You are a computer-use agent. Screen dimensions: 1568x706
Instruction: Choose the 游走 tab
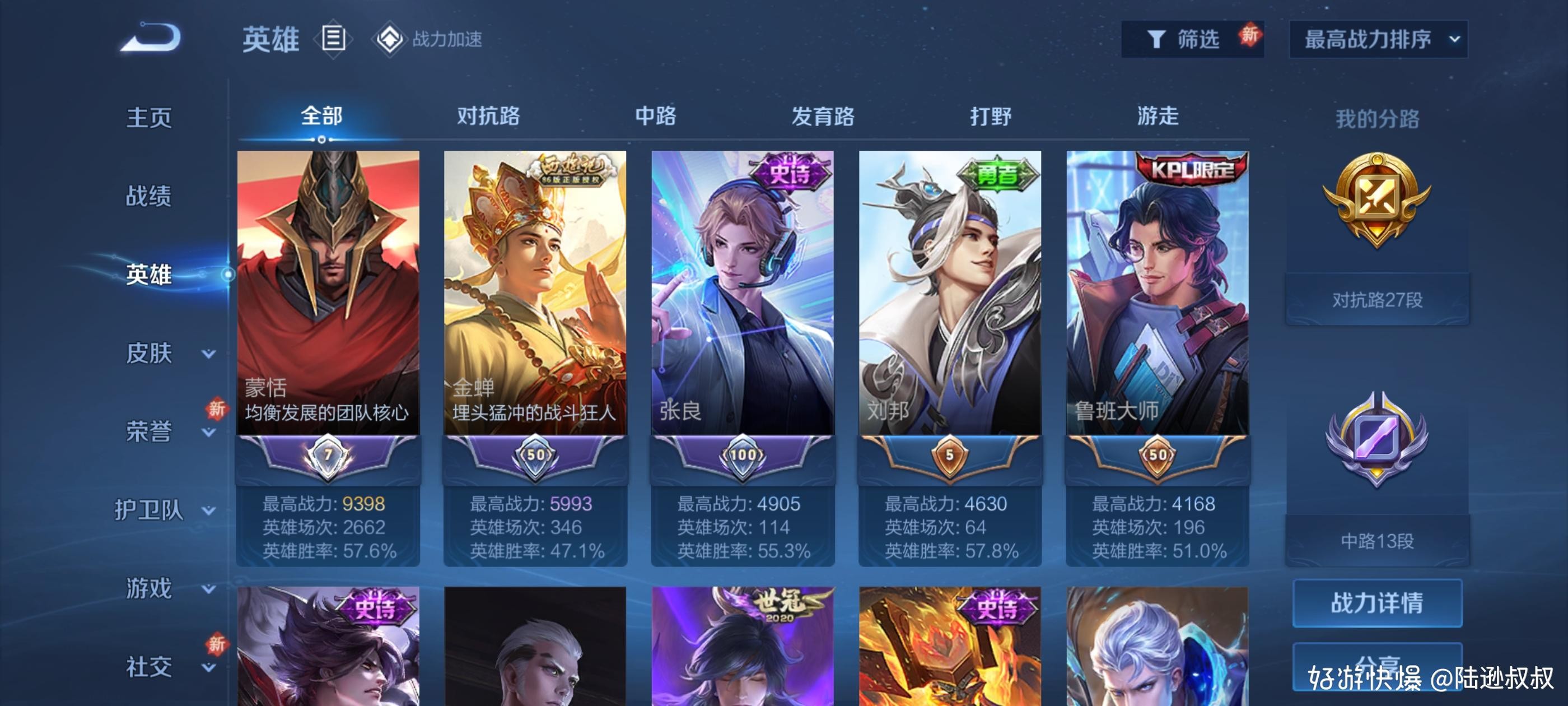pos(1157,116)
